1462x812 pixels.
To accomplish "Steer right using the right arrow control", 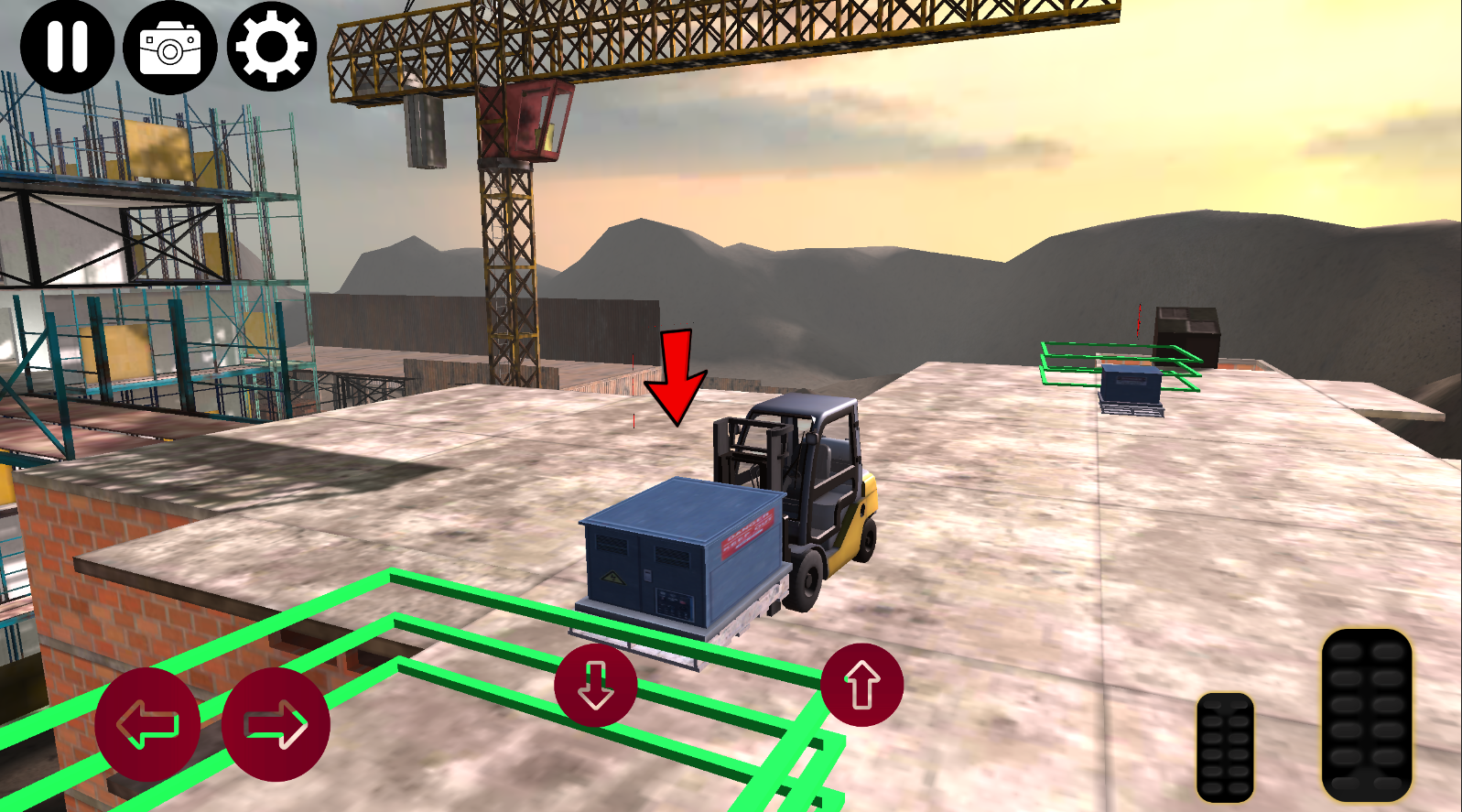I will pyautogui.click(x=275, y=723).
